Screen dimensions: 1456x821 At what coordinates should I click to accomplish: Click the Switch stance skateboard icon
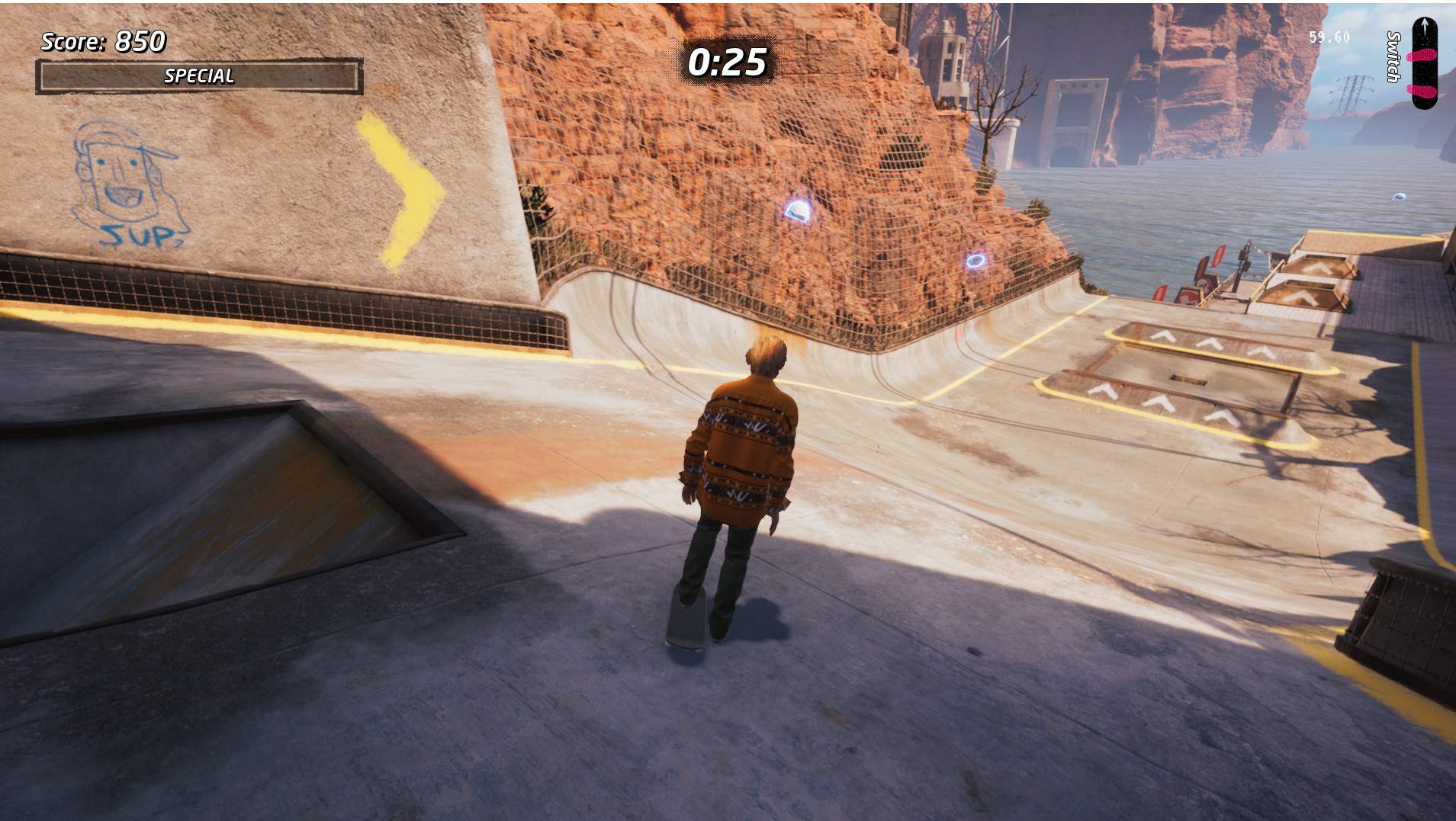click(1423, 64)
